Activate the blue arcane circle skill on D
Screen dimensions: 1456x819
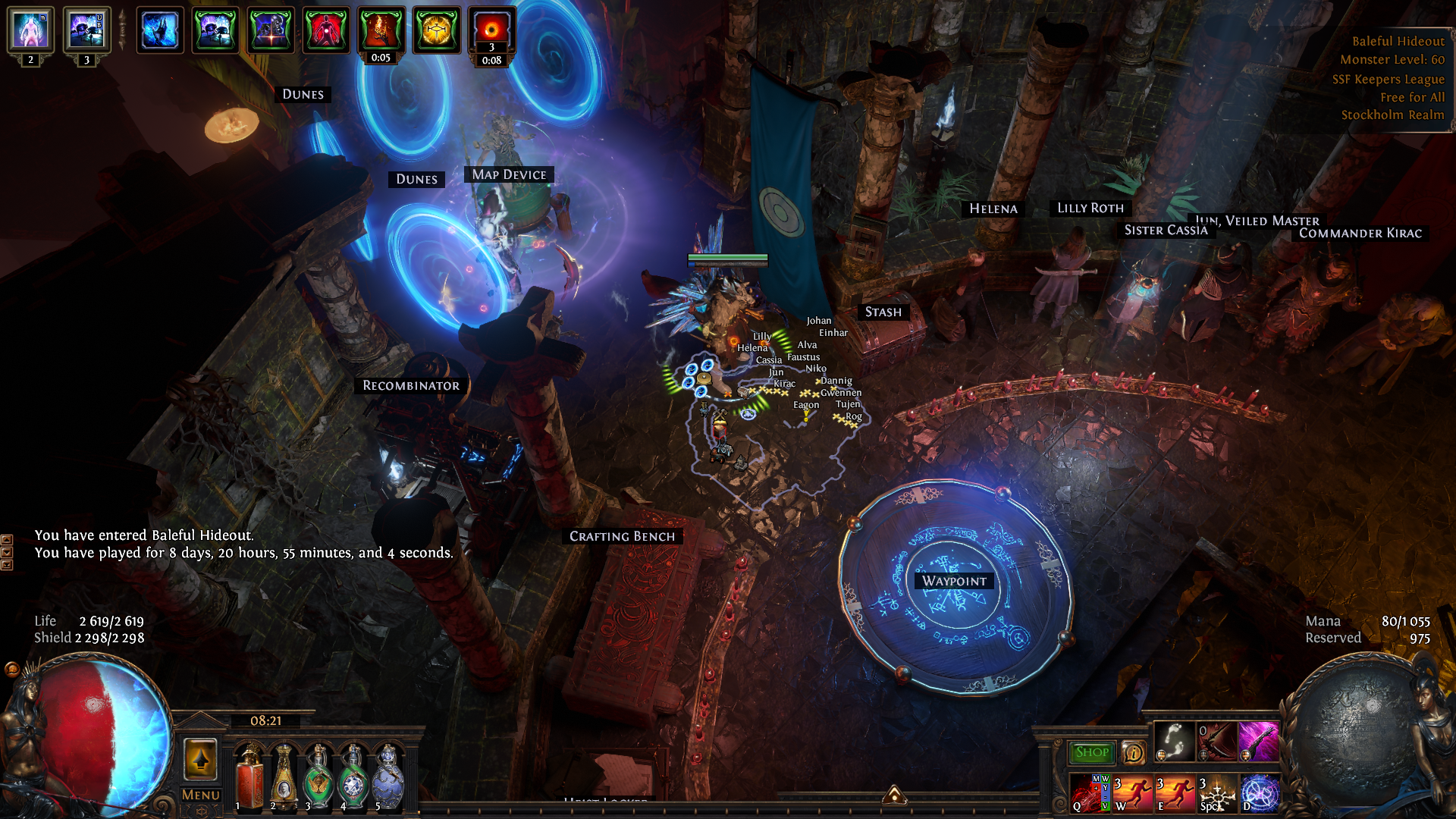coord(1260,793)
